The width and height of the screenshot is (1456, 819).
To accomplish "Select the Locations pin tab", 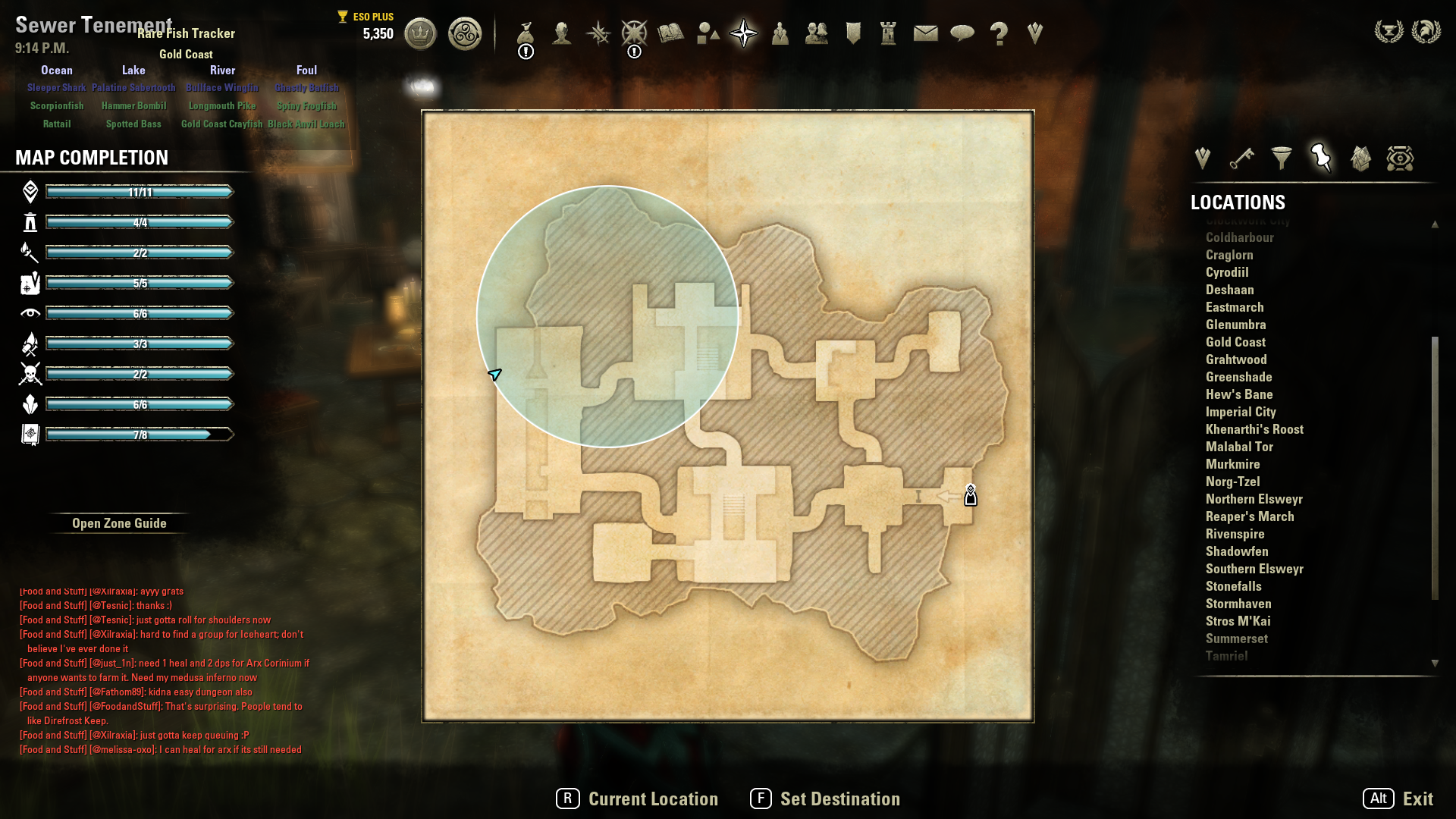I will (x=1321, y=158).
